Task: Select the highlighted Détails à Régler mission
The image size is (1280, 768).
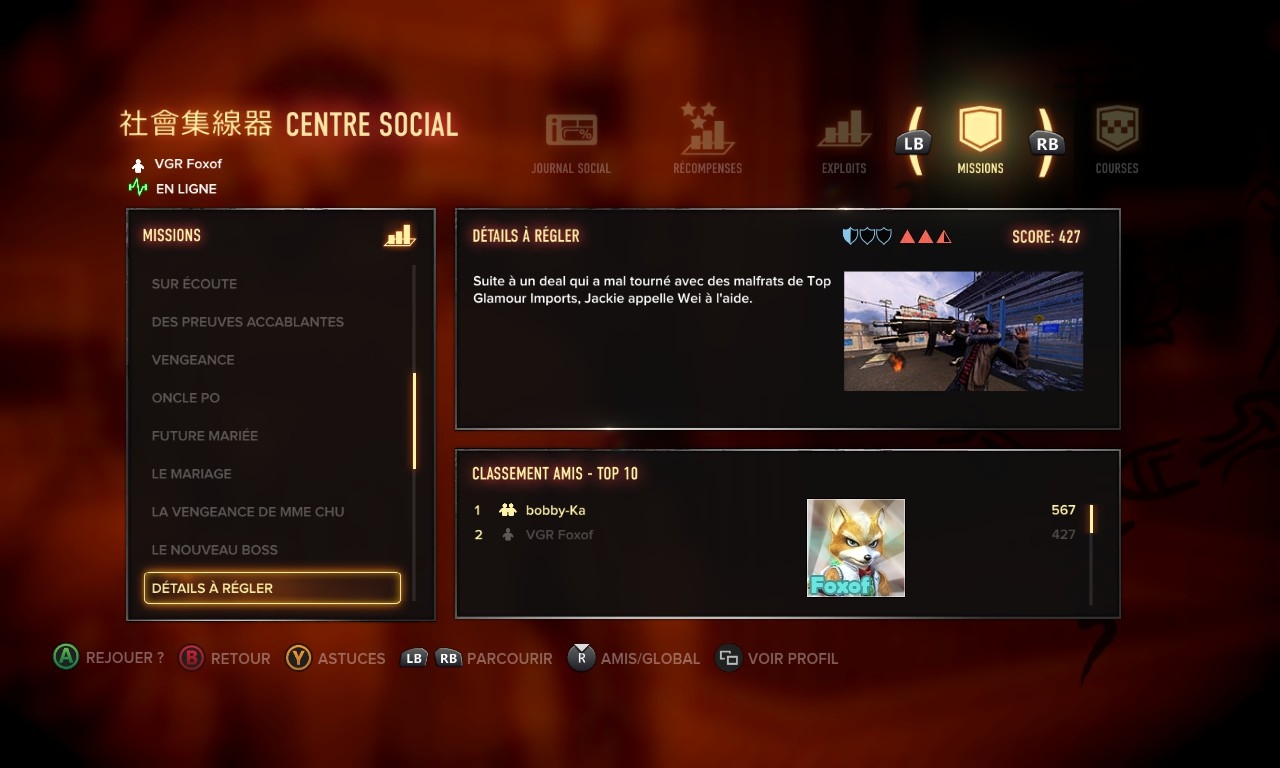Action: coord(272,588)
